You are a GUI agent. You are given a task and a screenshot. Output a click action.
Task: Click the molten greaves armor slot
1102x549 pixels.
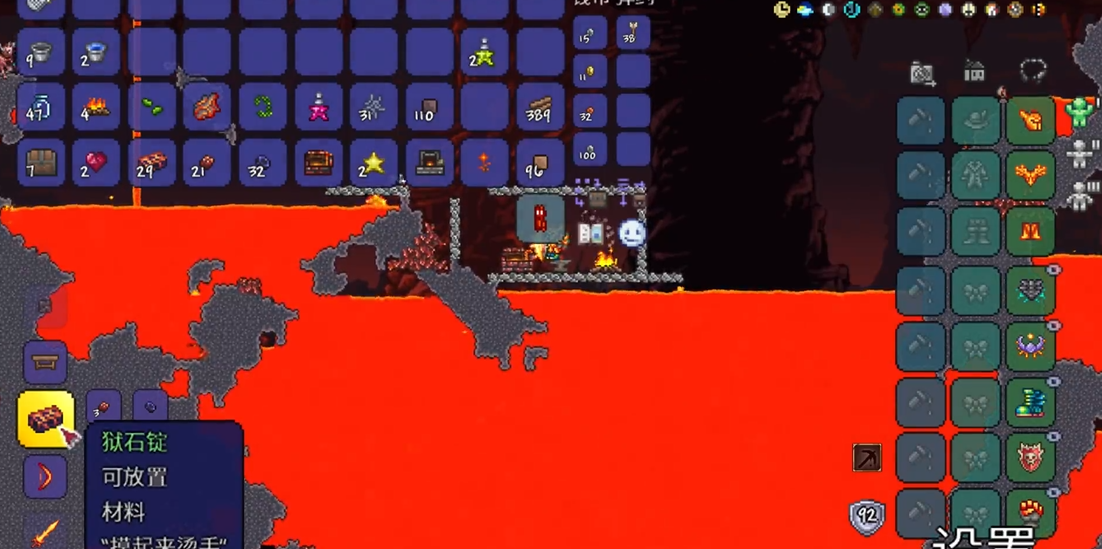point(1031,232)
